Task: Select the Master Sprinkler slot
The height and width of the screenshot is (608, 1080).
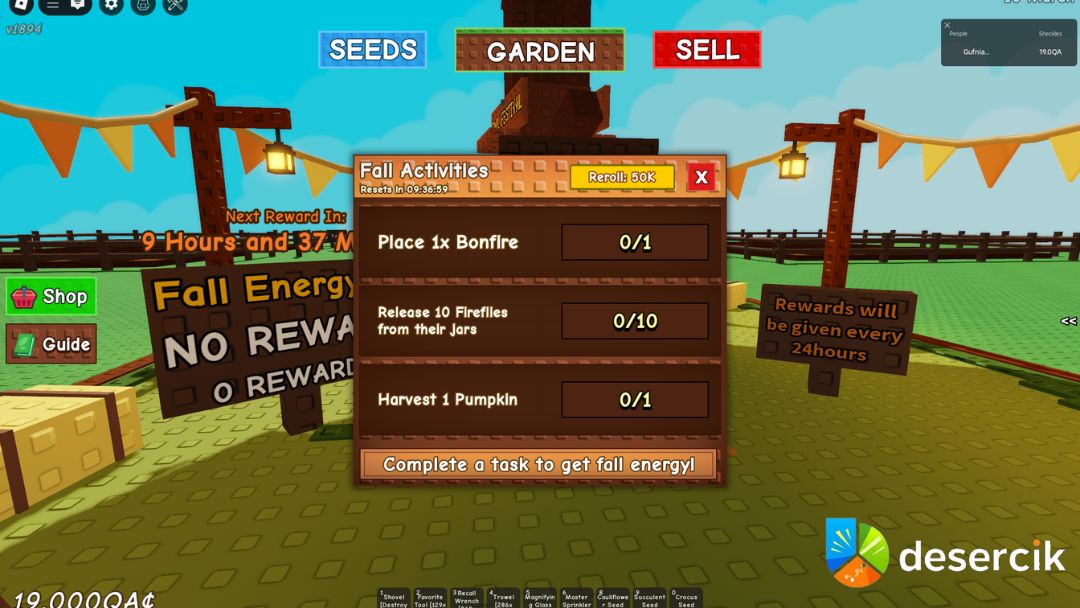Action: [x=576, y=598]
